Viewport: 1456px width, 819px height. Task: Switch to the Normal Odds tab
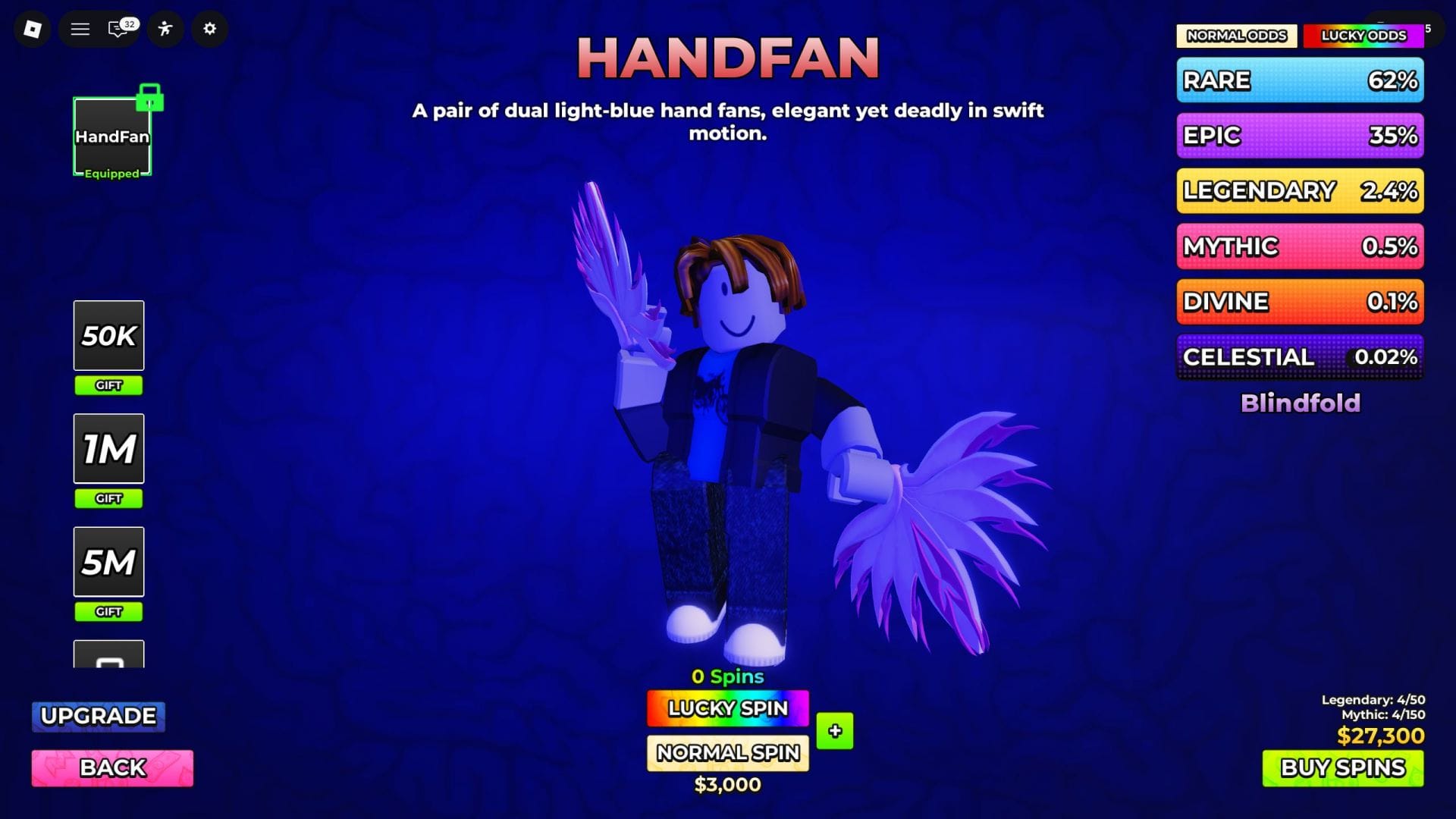coord(1236,35)
